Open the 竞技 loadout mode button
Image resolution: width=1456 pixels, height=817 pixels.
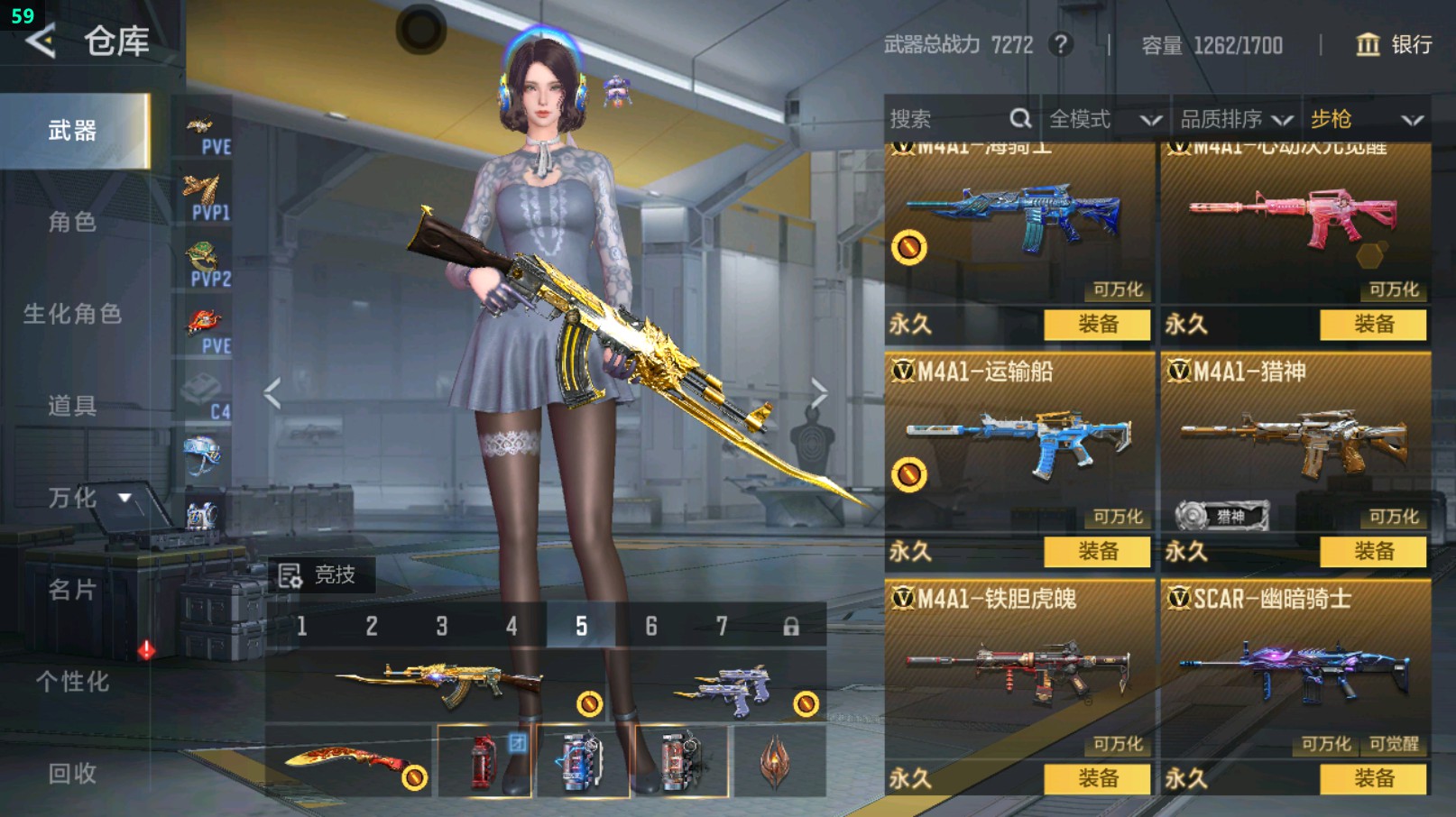(x=318, y=574)
